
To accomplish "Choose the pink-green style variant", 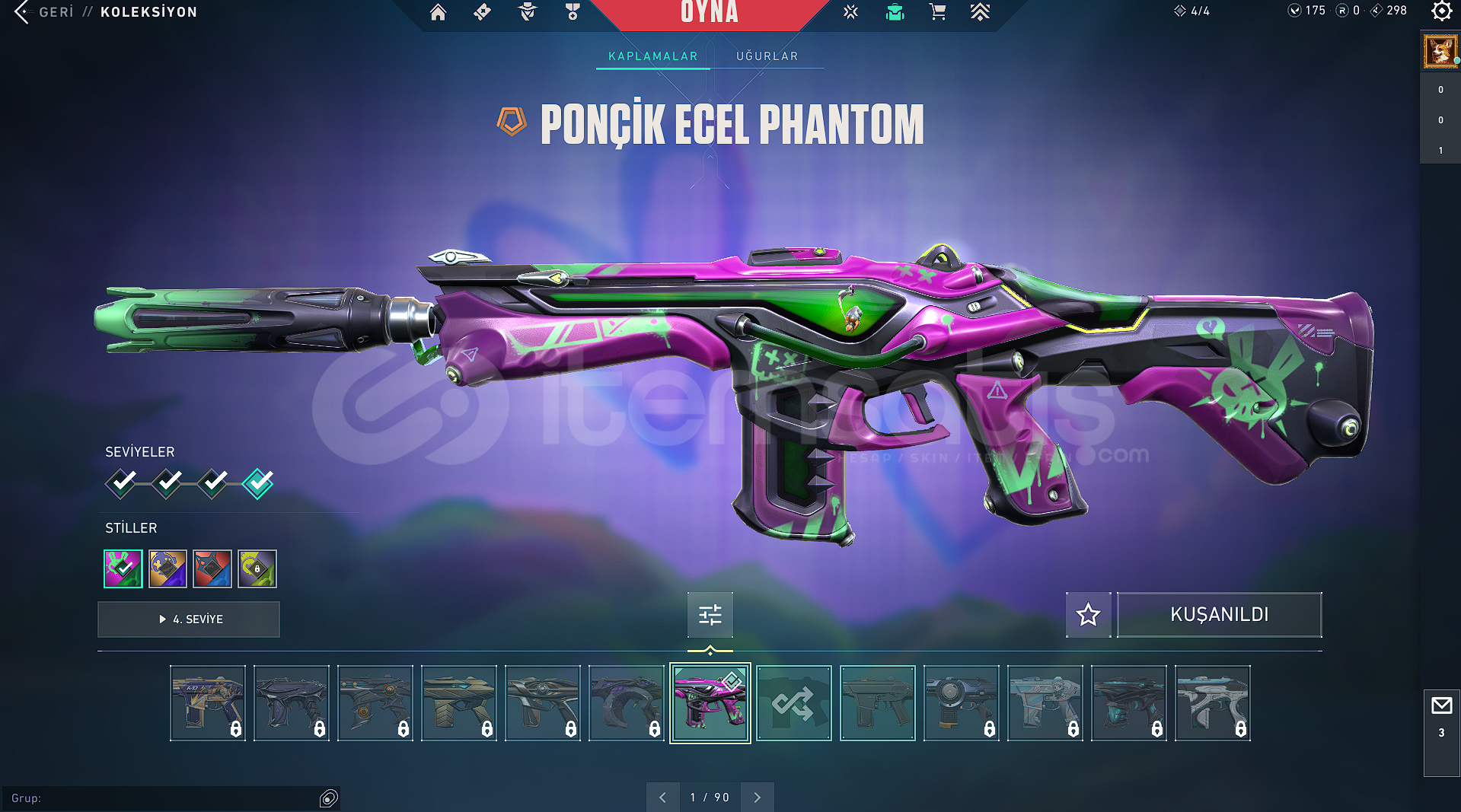I will 123,568.
